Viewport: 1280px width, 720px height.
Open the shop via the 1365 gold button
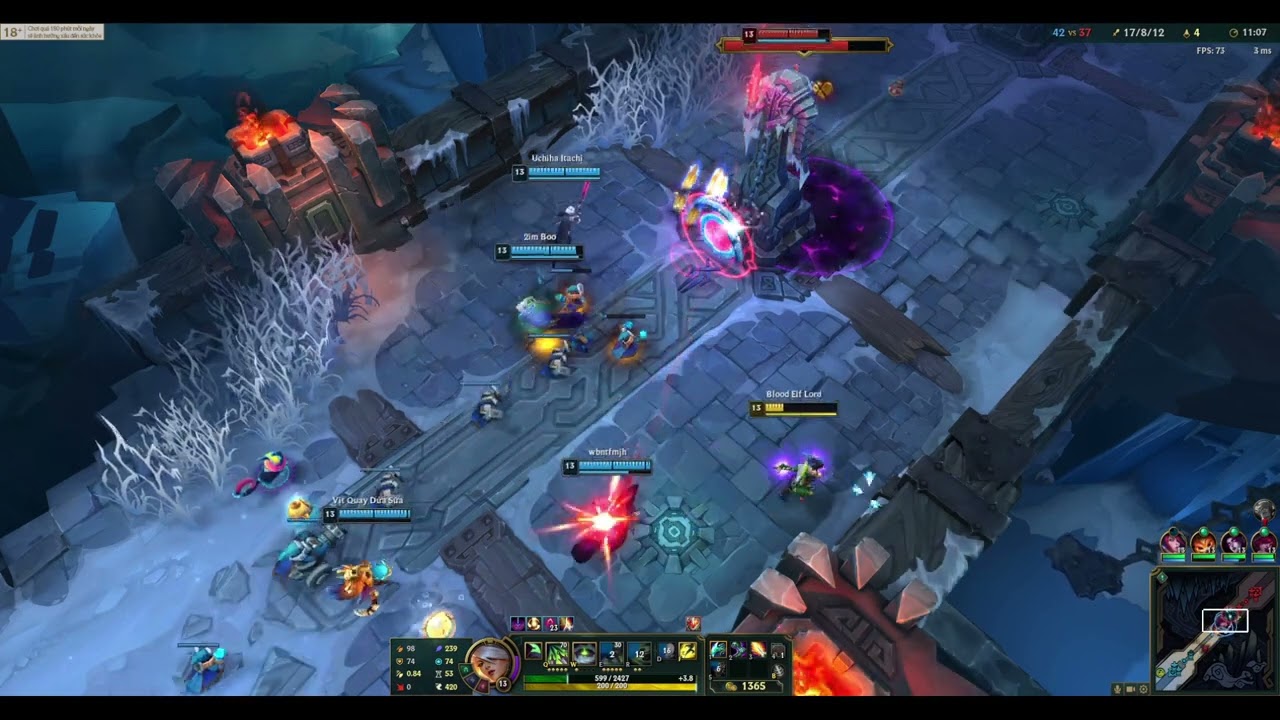pos(747,686)
